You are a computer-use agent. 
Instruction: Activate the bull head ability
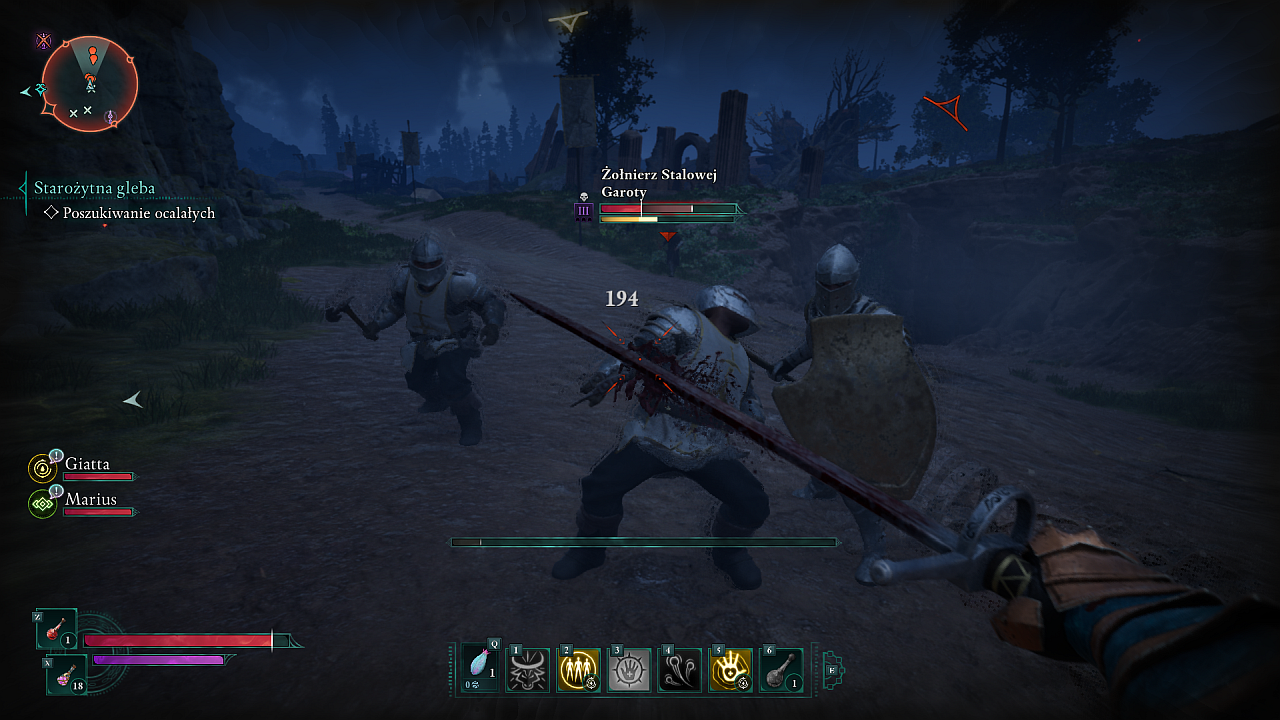tap(528, 670)
